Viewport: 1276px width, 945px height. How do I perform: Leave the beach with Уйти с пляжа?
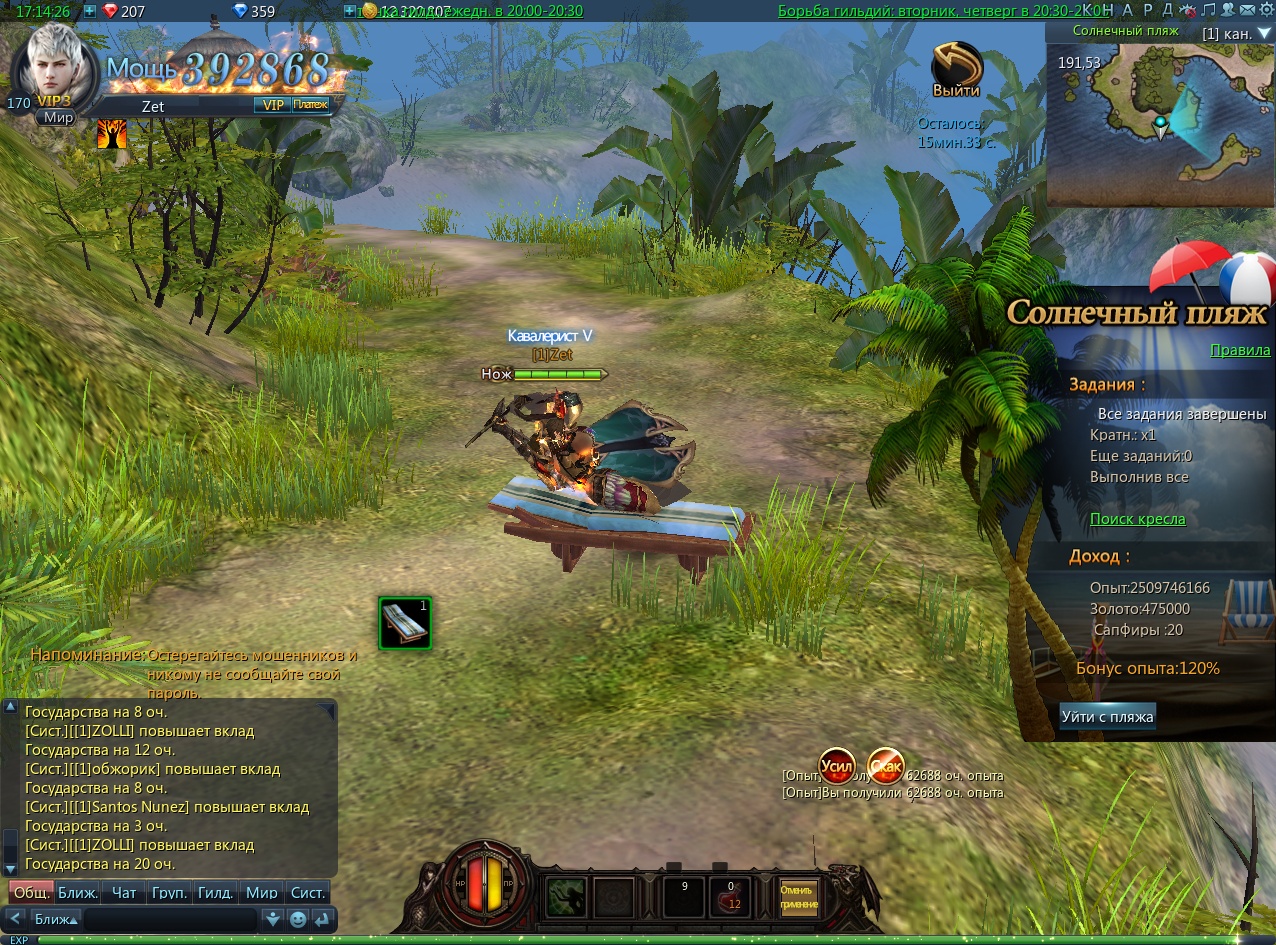click(1107, 716)
